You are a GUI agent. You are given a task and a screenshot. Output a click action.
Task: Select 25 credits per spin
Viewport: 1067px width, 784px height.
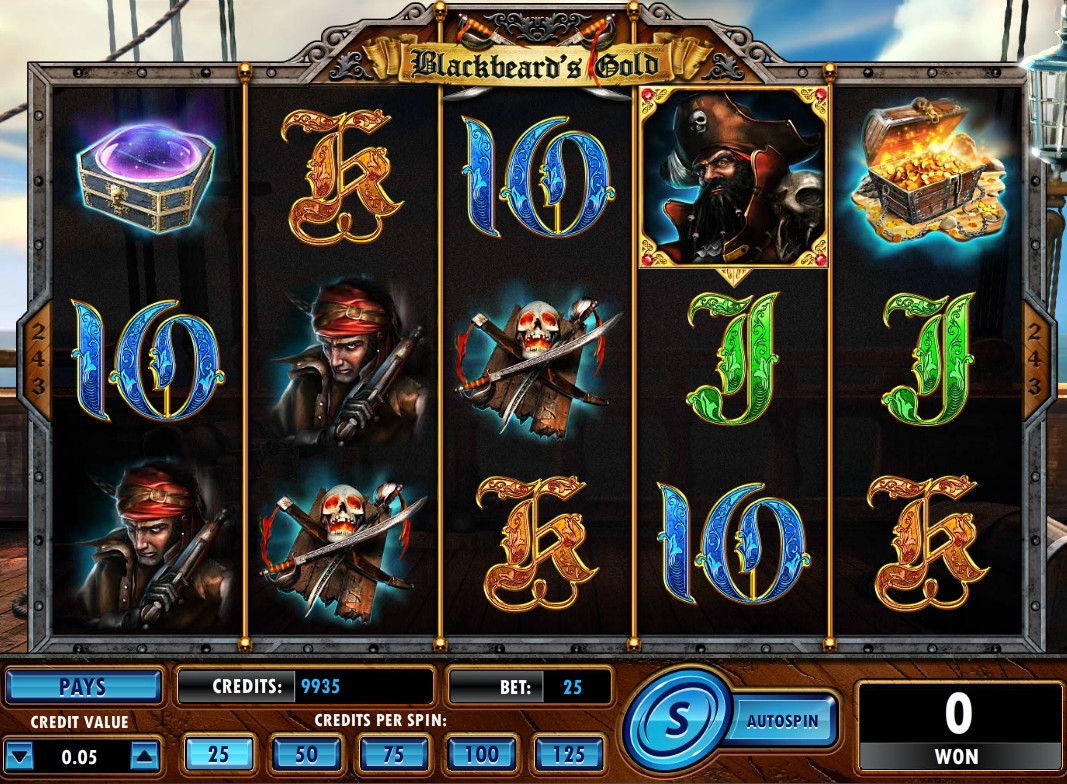click(218, 754)
